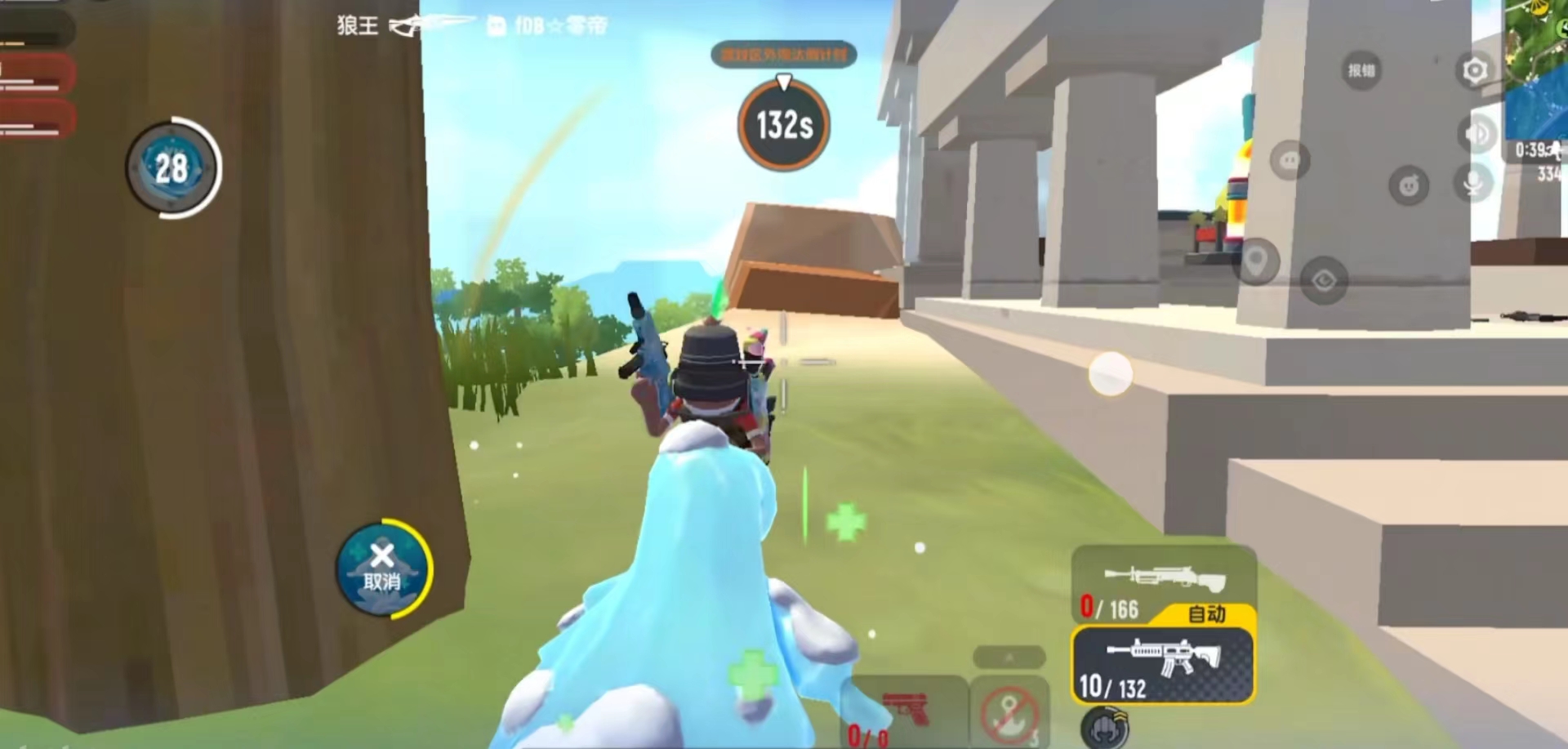Open the settings gear icon

(1474, 71)
